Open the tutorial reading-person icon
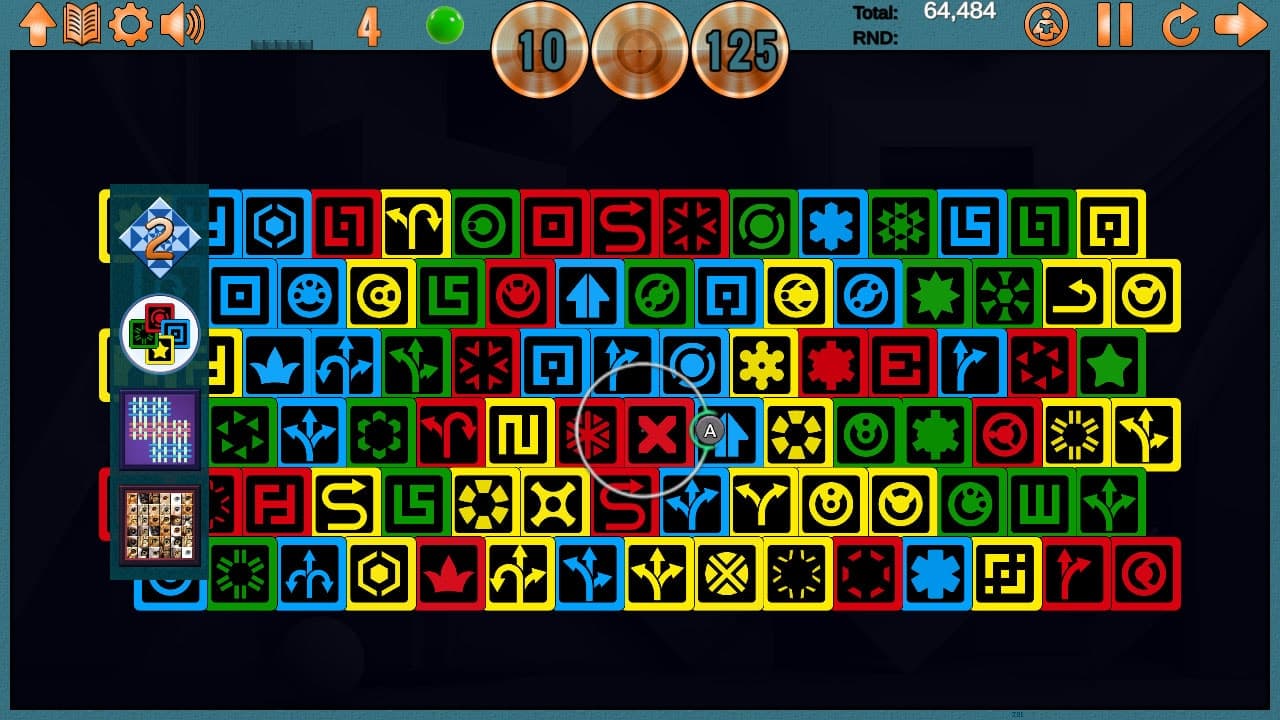The width and height of the screenshot is (1280, 720). pos(1046,27)
